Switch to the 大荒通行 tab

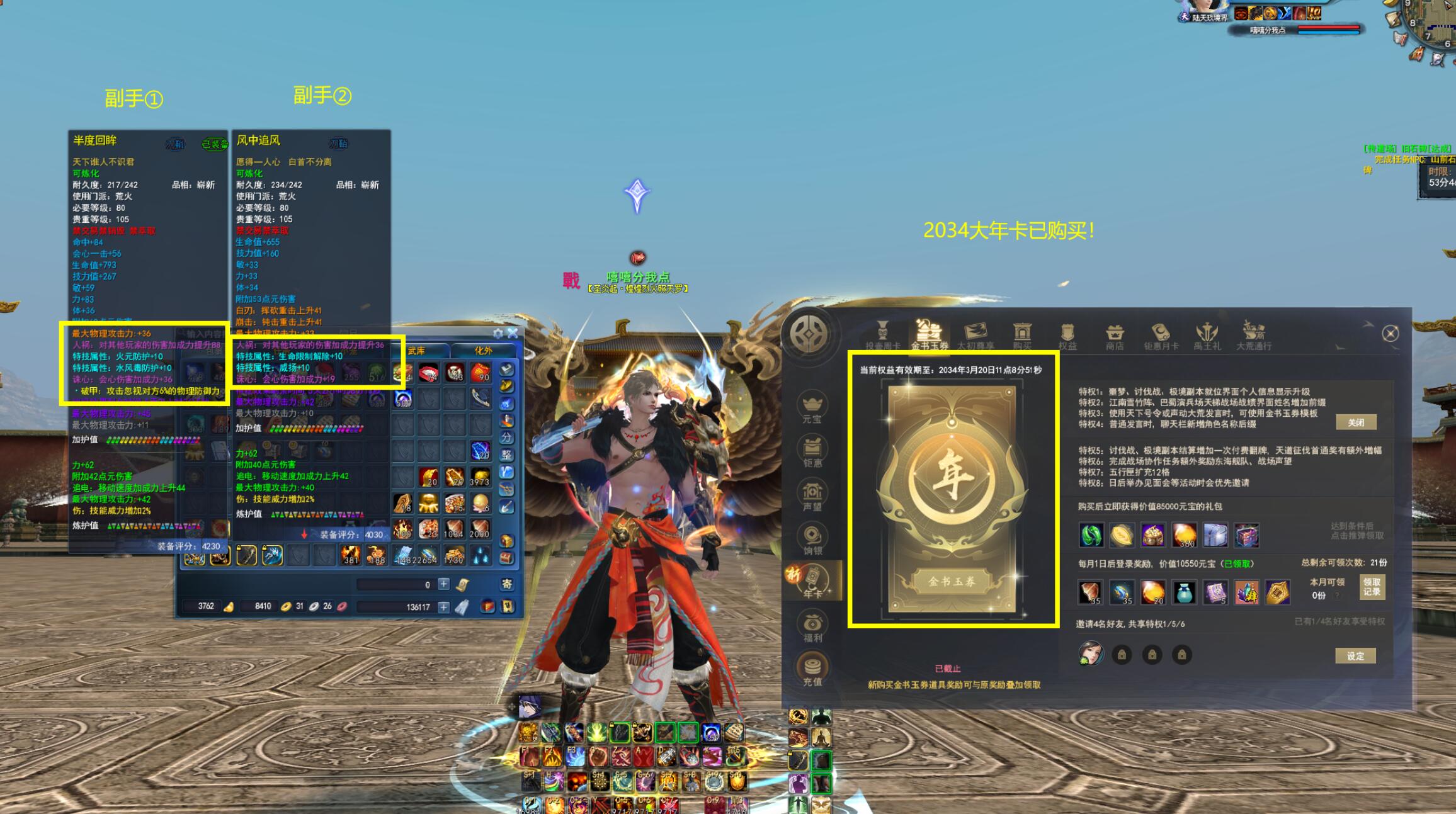tap(1253, 336)
